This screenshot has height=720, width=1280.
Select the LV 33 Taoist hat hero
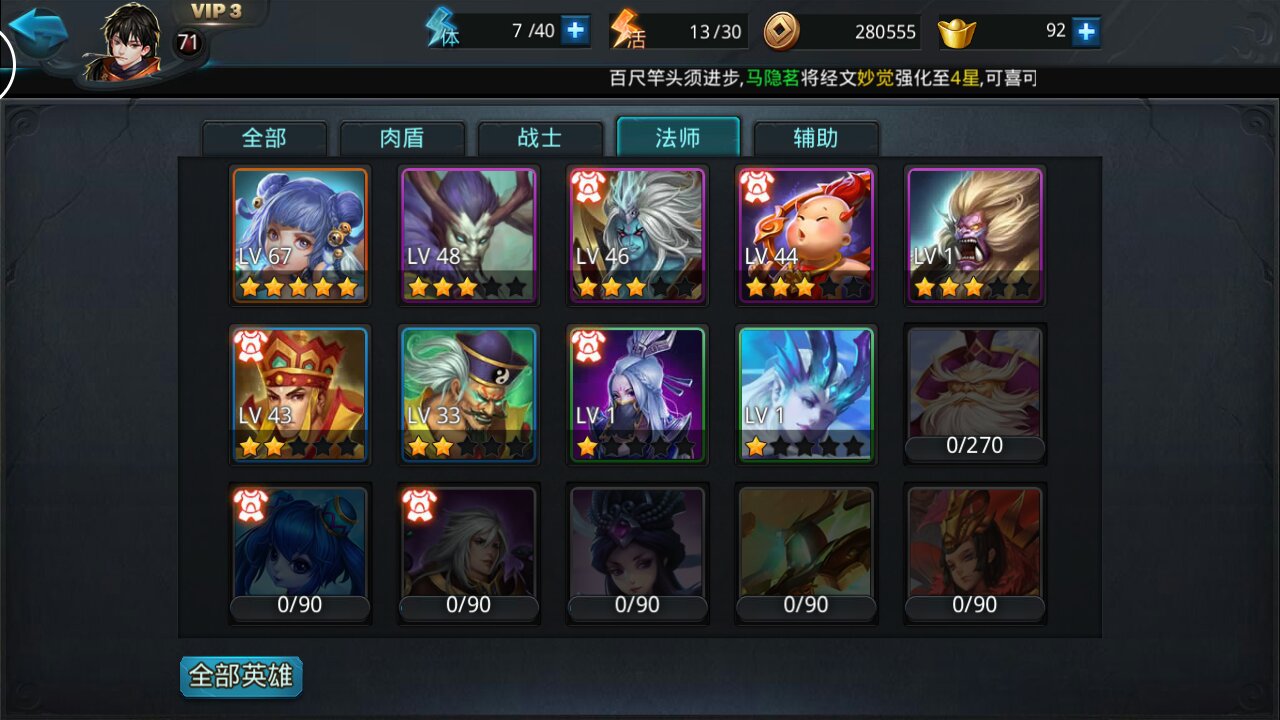click(x=469, y=394)
